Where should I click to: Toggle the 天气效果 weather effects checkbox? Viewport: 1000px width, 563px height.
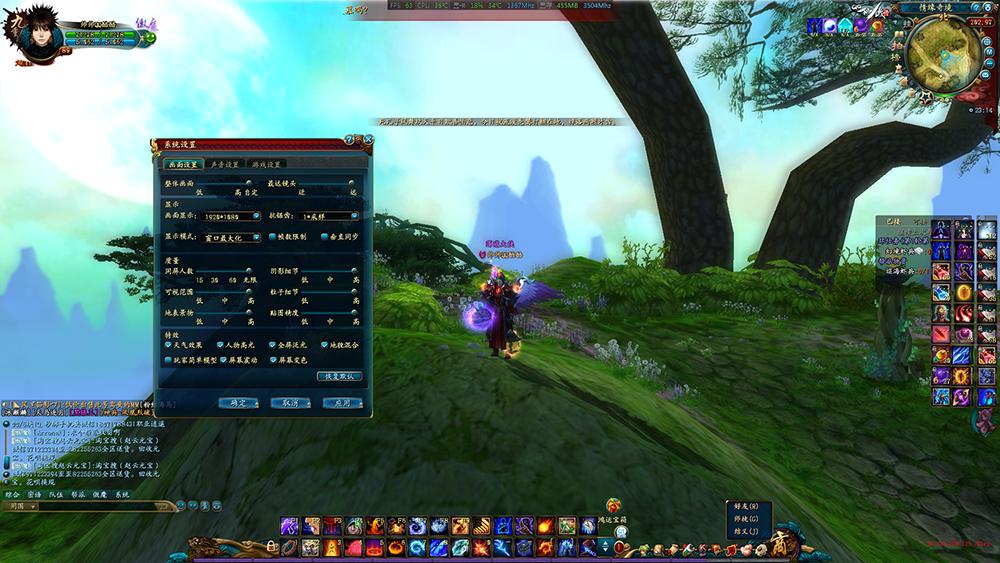tap(168, 345)
